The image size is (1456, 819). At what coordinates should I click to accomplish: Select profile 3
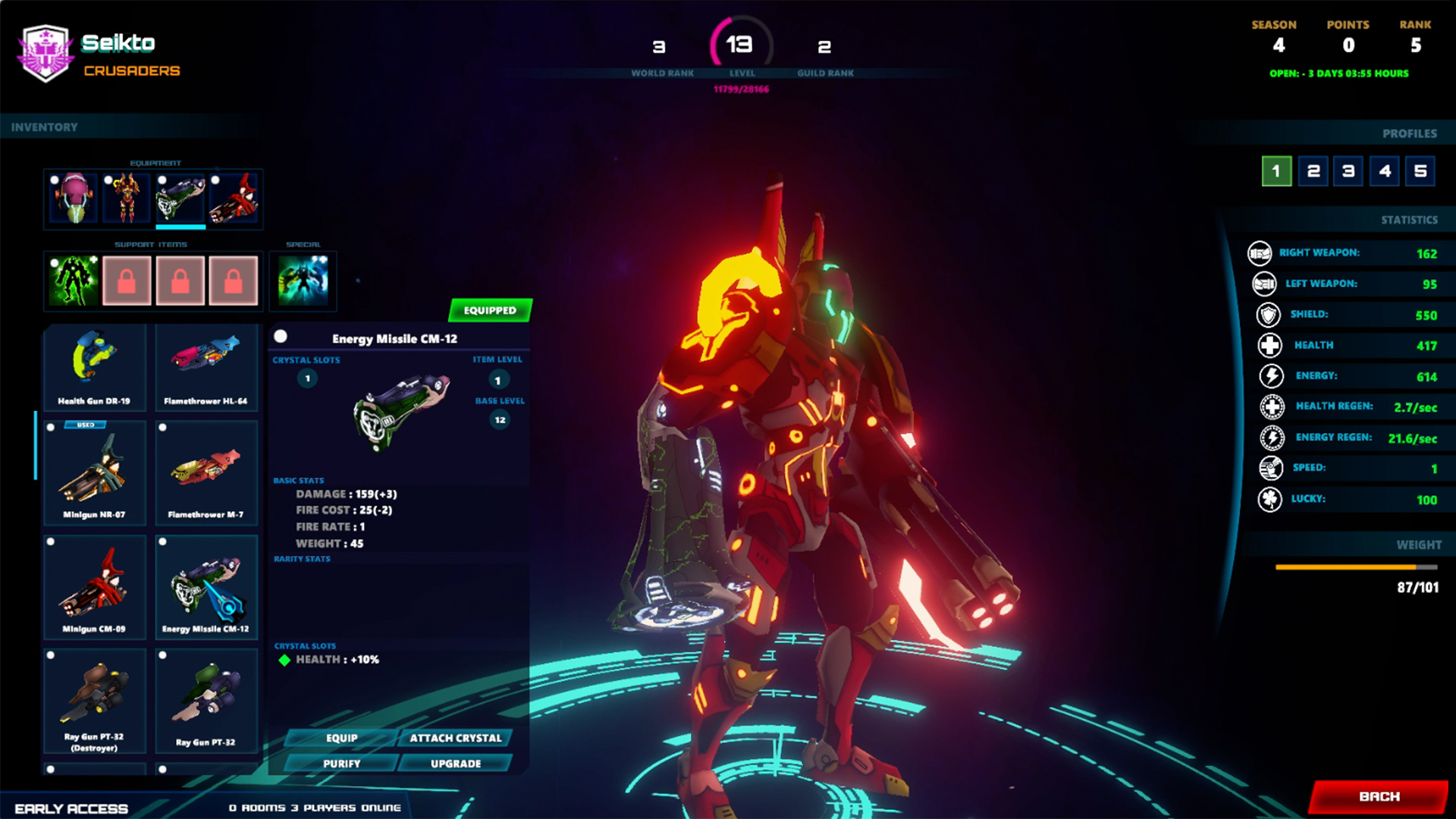click(x=1349, y=171)
